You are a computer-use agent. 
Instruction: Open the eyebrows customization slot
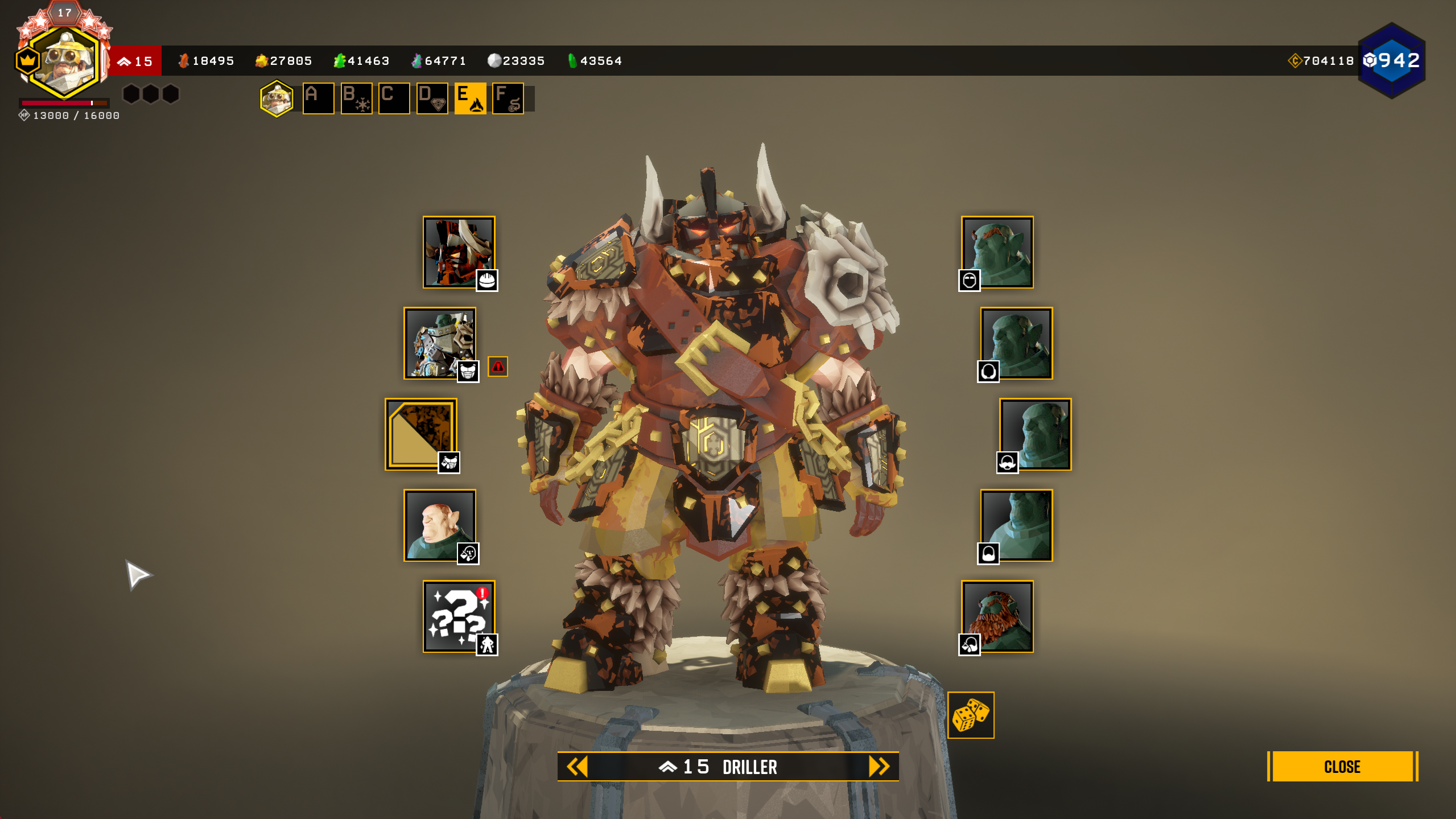click(997, 252)
